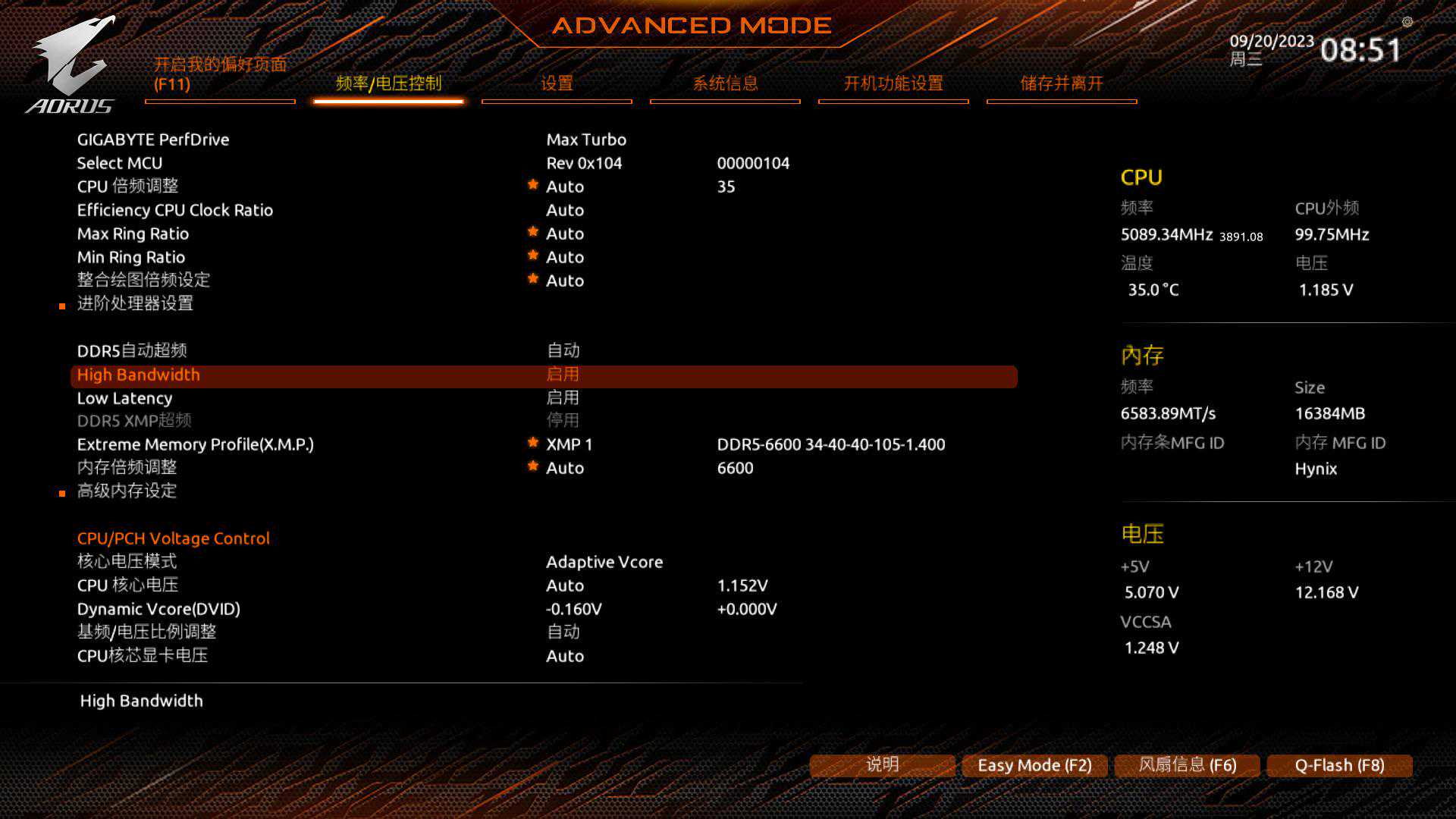This screenshot has width=1456, height=819.
Task: Launch Q-Flash (F8)
Action: coord(1339,765)
